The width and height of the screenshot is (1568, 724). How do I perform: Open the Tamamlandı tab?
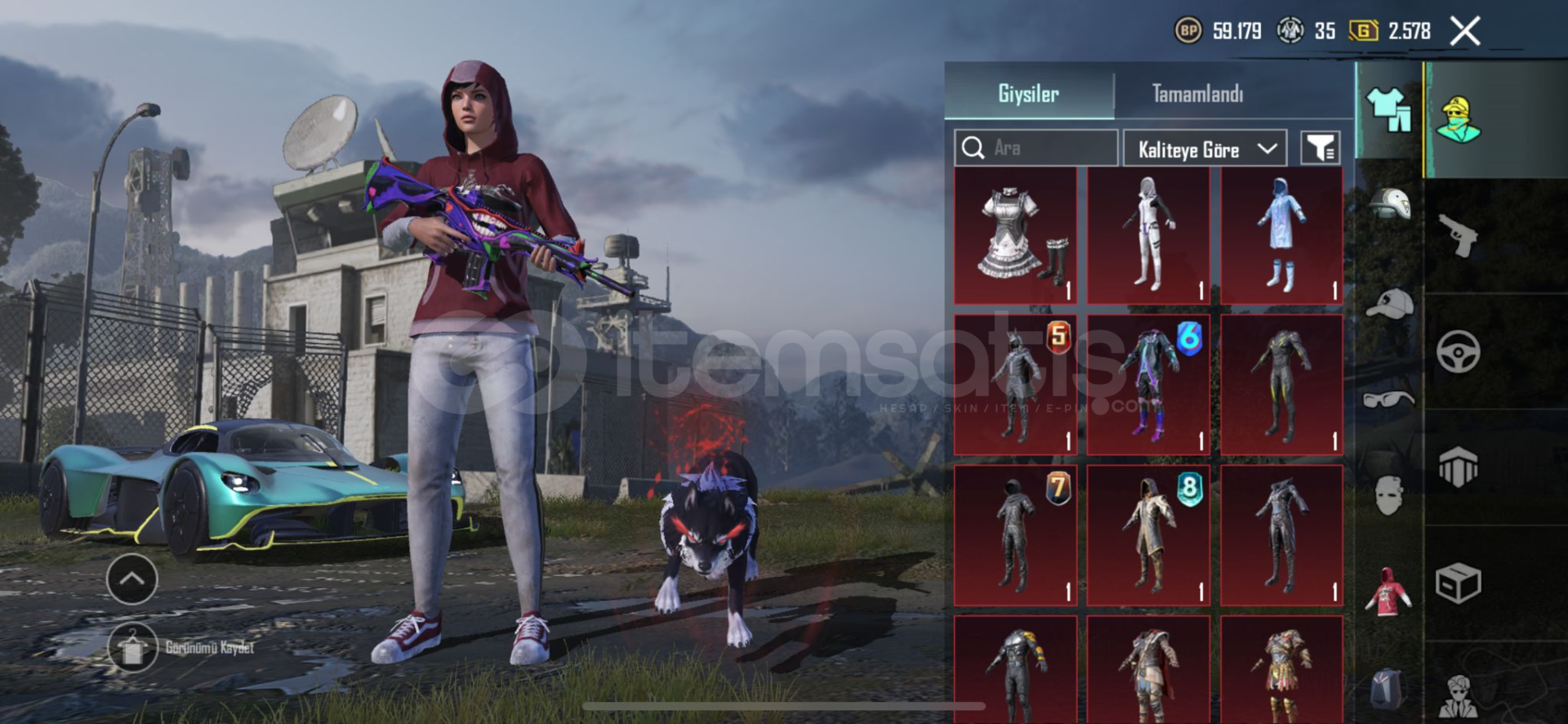(1197, 94)
